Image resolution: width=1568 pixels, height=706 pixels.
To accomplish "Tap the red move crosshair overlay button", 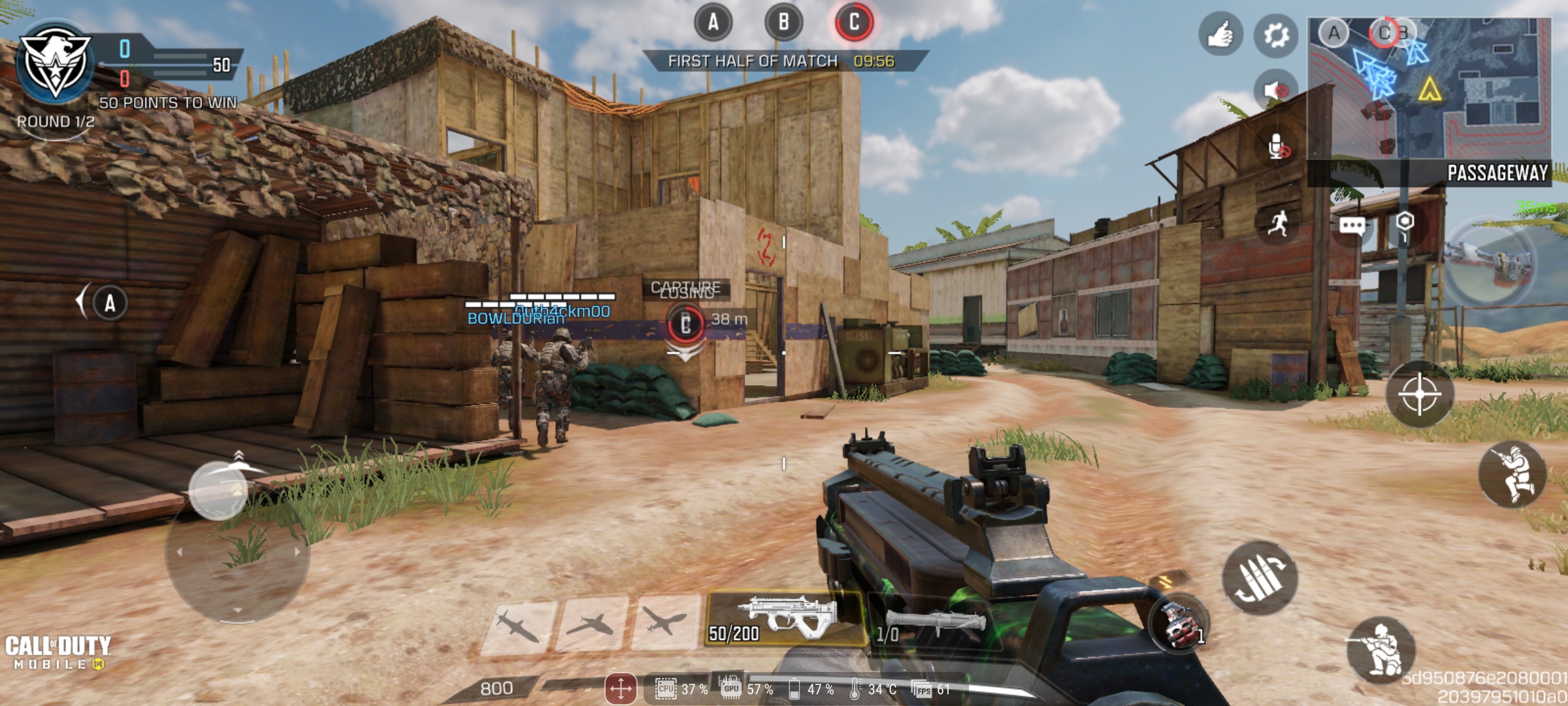I will coord(620,688).
